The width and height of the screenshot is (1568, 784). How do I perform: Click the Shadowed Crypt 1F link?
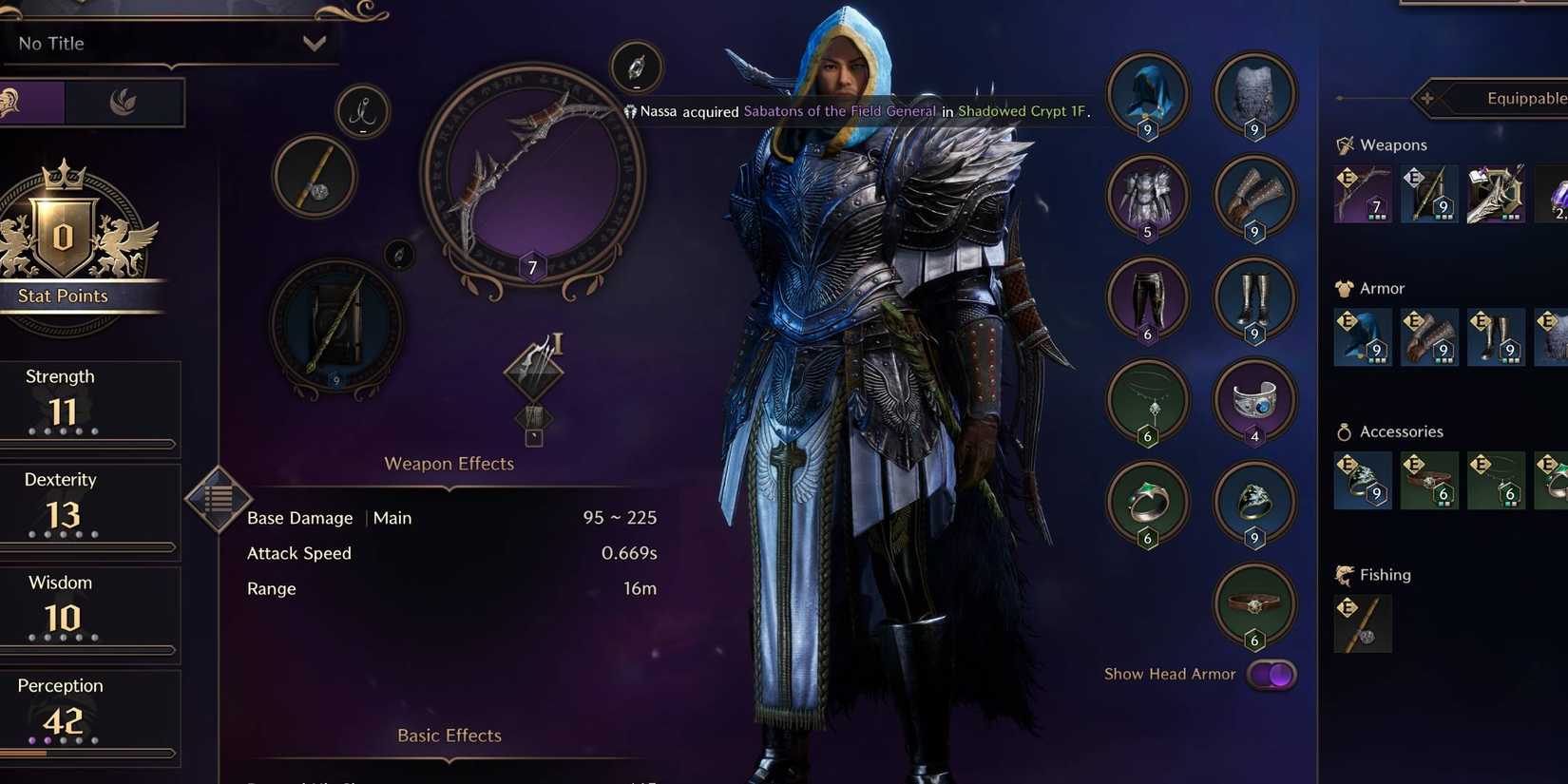[1022, 111]
